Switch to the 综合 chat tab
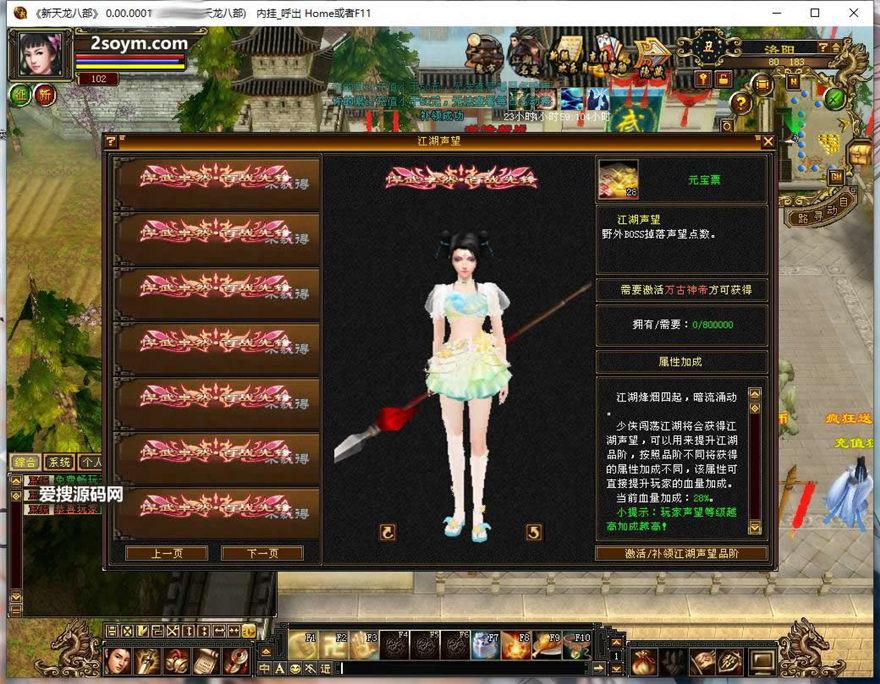Viewport: 880px width, 684px height. [26, 462]
